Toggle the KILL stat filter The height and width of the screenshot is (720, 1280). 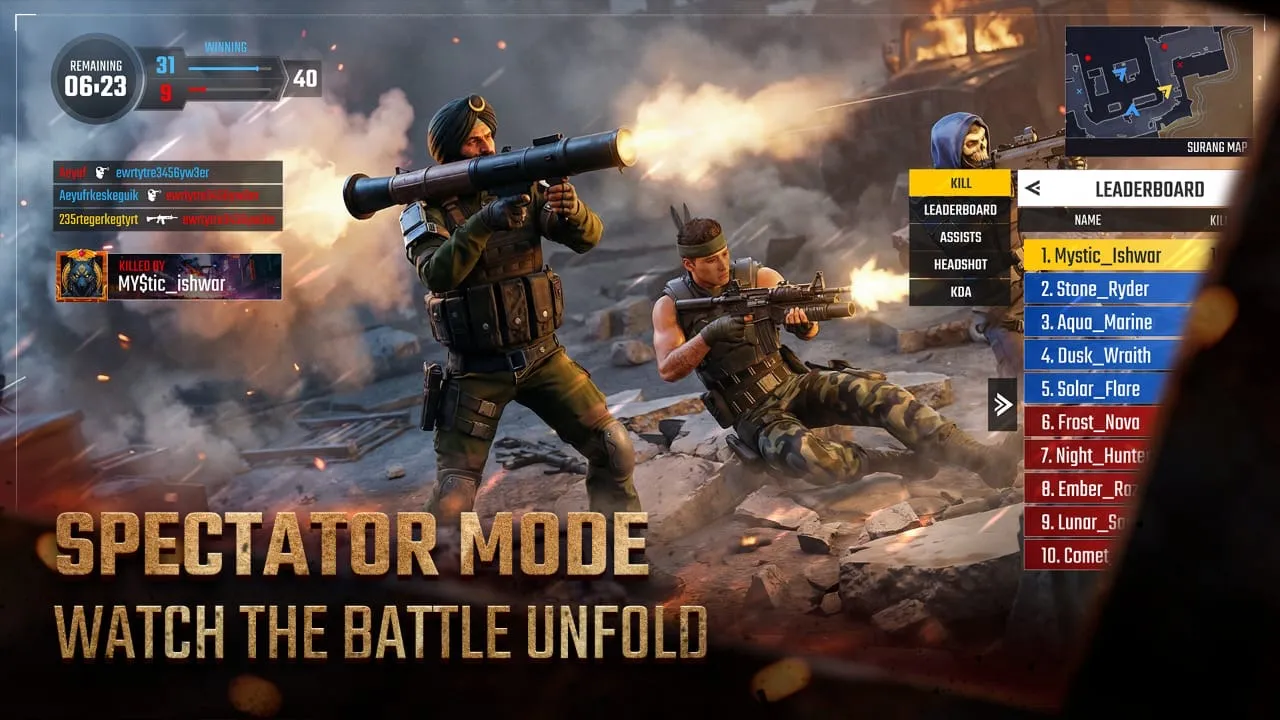click(x=961, y=183)
